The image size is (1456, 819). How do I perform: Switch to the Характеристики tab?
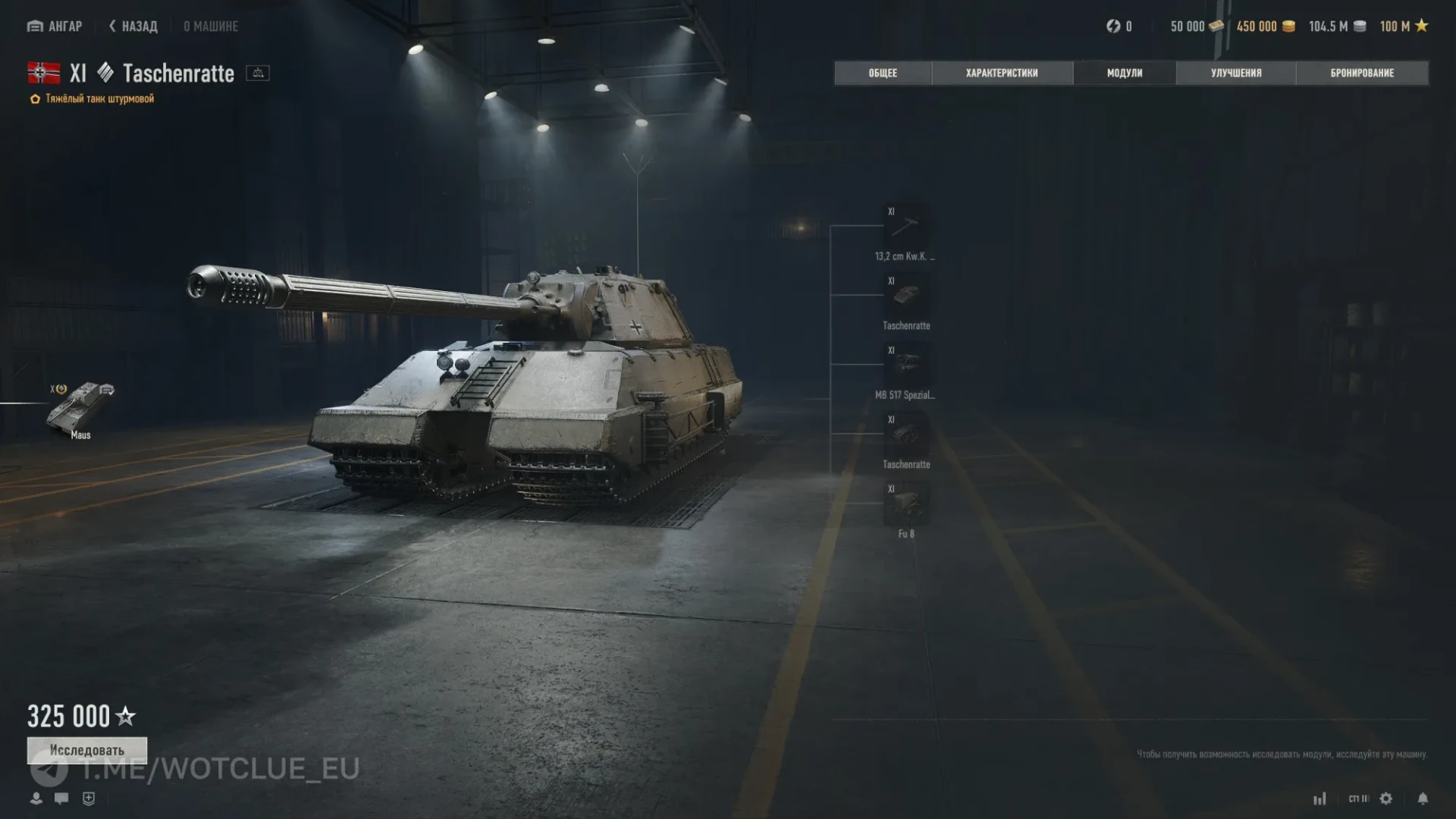(1002, 73)
